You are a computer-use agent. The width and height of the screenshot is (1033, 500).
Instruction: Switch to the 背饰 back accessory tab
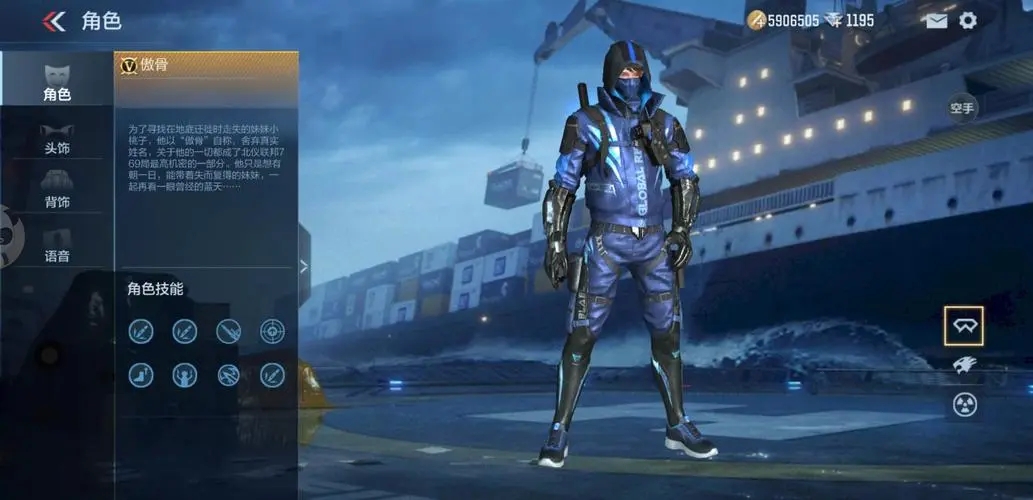point(57,189)
